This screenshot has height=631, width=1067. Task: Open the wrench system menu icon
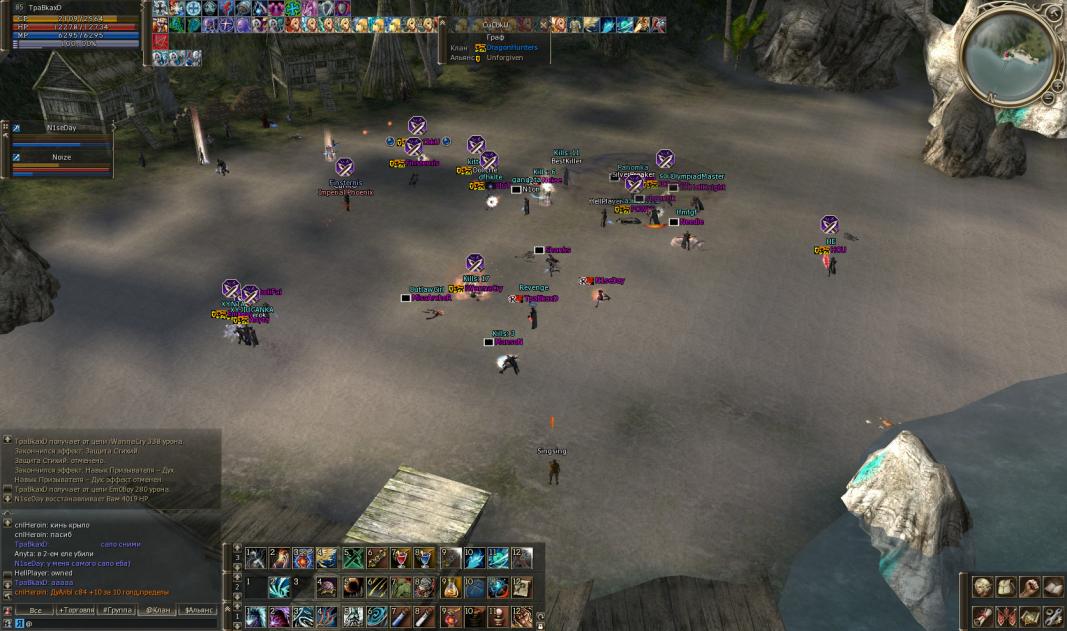click(x=1052, y=615)
